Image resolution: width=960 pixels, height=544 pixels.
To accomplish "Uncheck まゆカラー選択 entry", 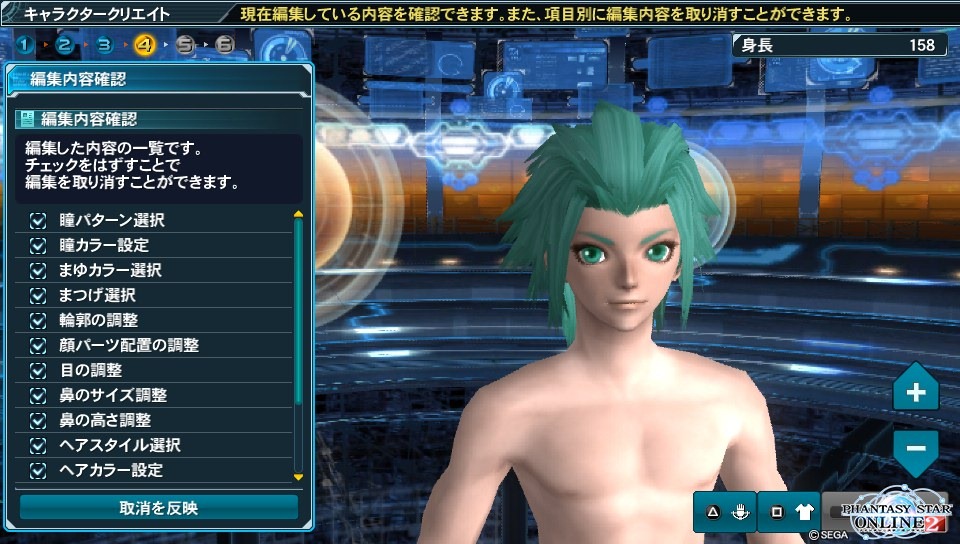I will [x=39, y=270].
